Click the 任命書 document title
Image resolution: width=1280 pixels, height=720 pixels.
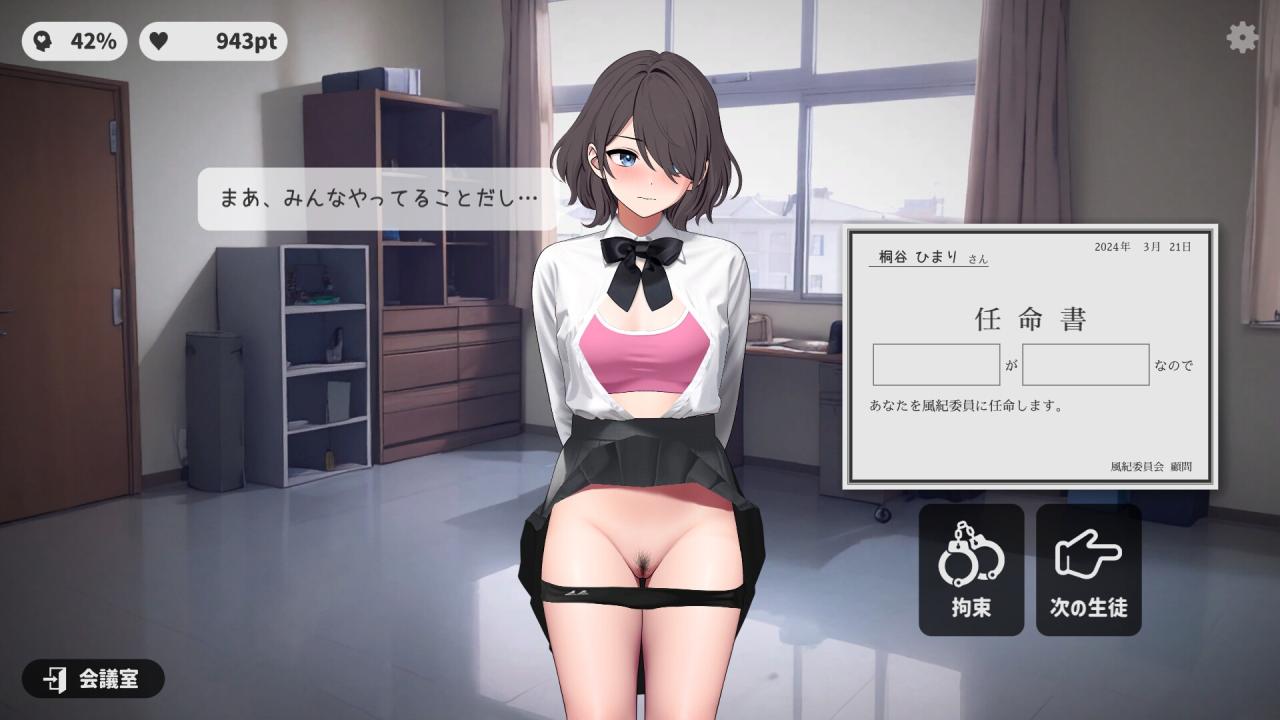(x=1029, y=319)
